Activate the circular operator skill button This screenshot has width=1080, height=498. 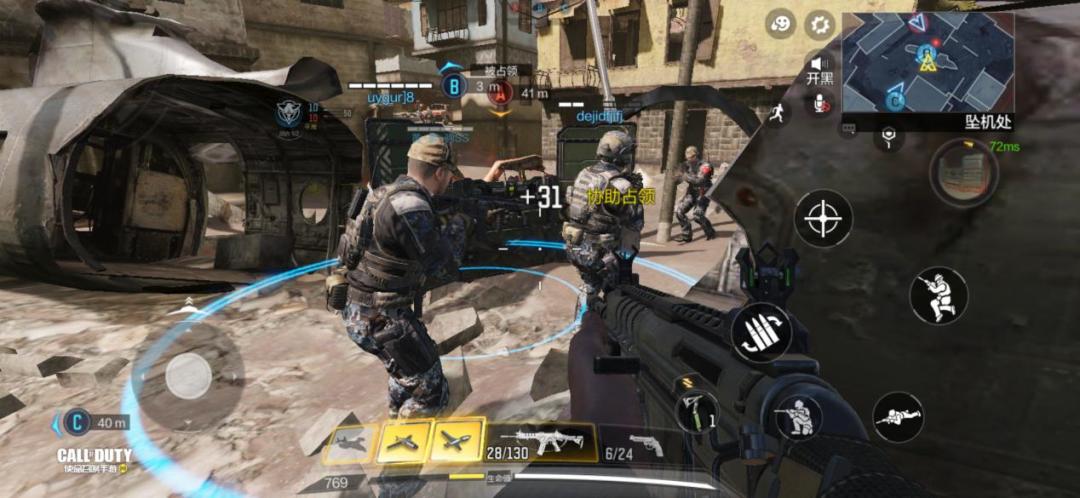pyautogui.click(x=964, y=173)
